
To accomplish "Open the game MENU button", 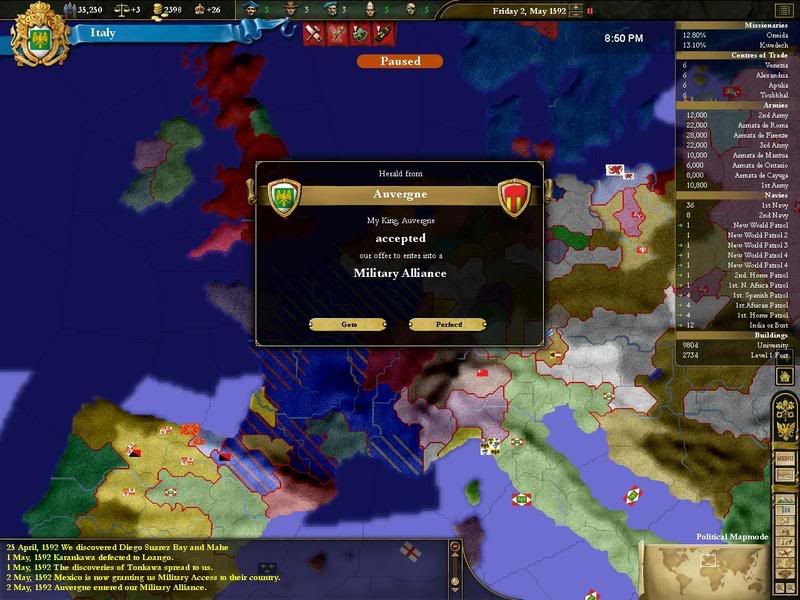I will click(x=785, y=457).
